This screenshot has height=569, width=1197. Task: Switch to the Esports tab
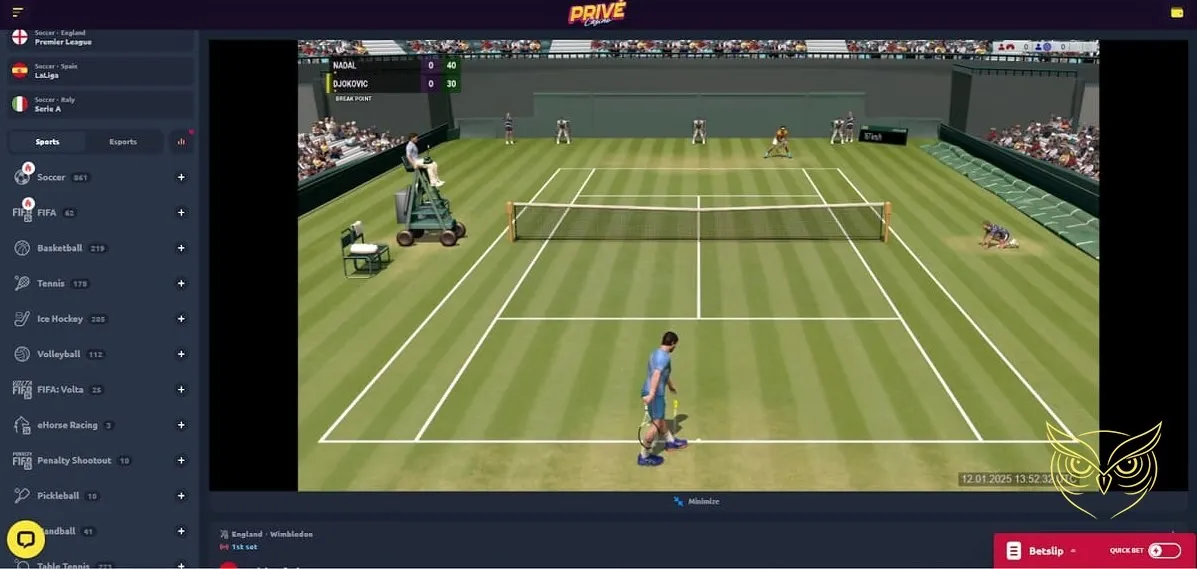[x=123, y=142]
